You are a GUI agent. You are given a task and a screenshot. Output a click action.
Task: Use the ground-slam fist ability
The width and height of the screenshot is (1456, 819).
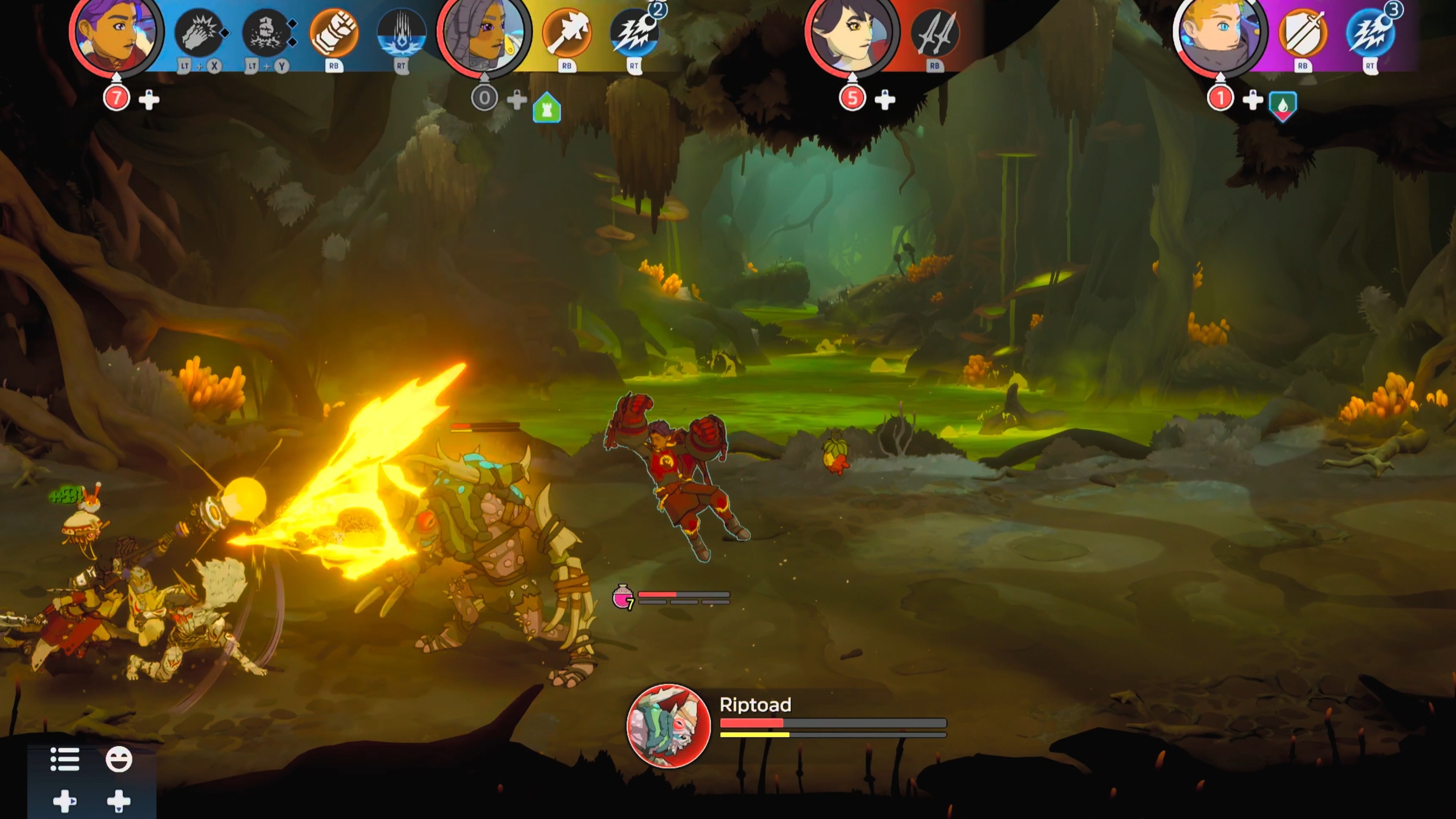pos(266,33)
